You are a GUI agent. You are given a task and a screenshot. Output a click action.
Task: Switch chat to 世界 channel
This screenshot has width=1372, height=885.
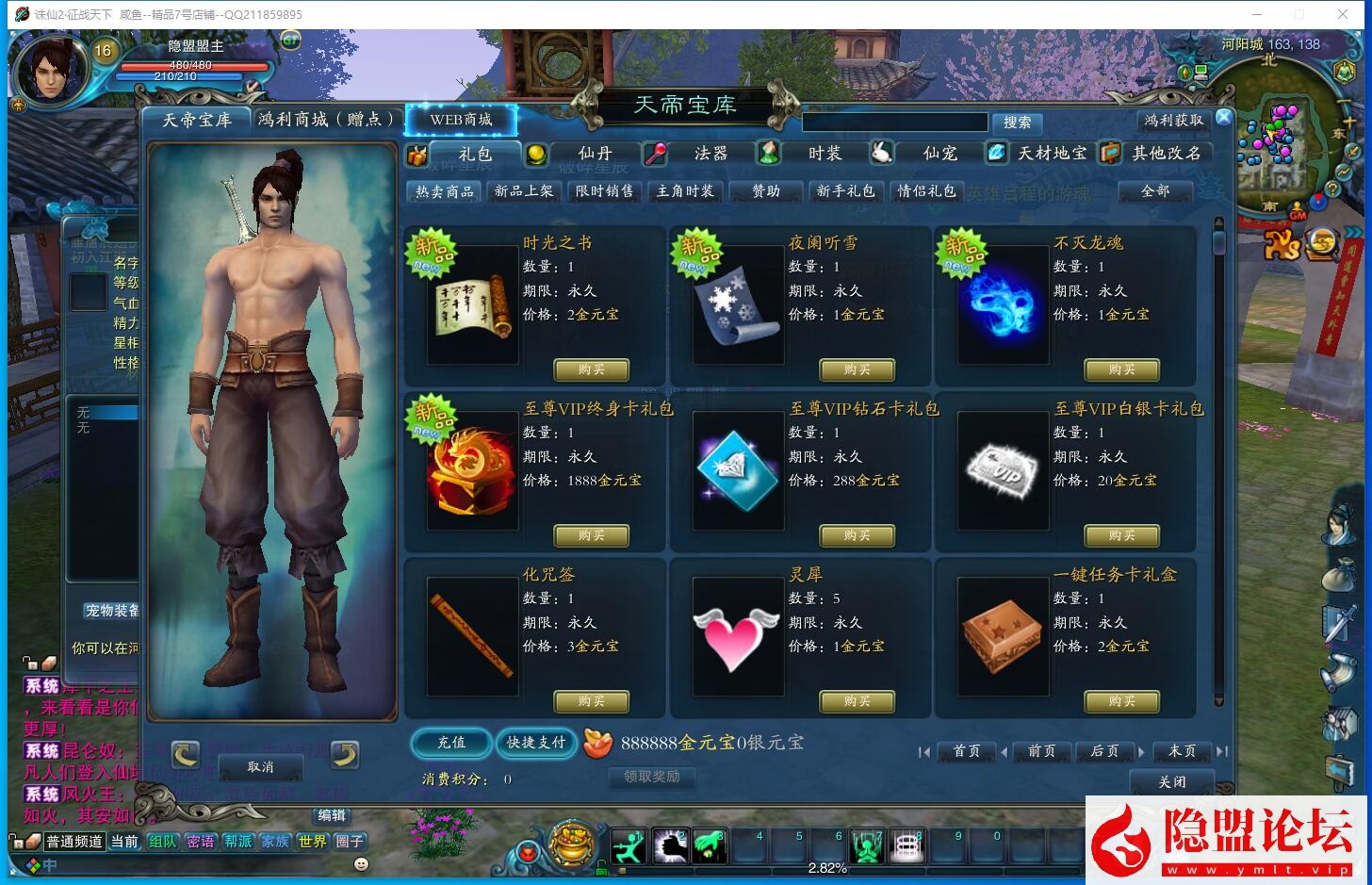point(312,842)
